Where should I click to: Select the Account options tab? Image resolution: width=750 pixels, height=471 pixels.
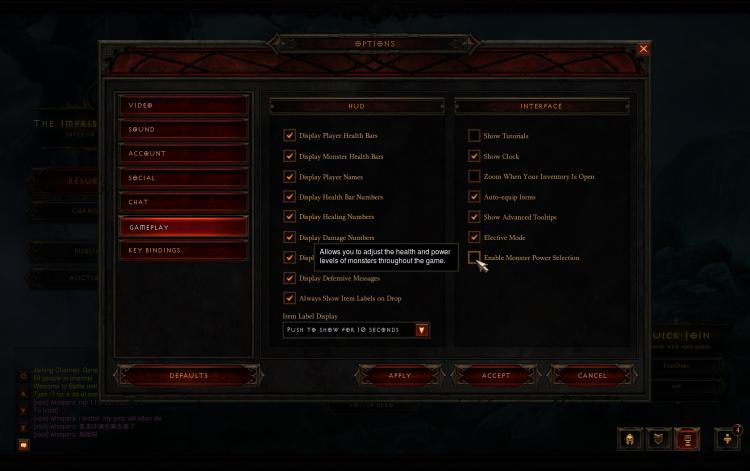pos(183,153)
